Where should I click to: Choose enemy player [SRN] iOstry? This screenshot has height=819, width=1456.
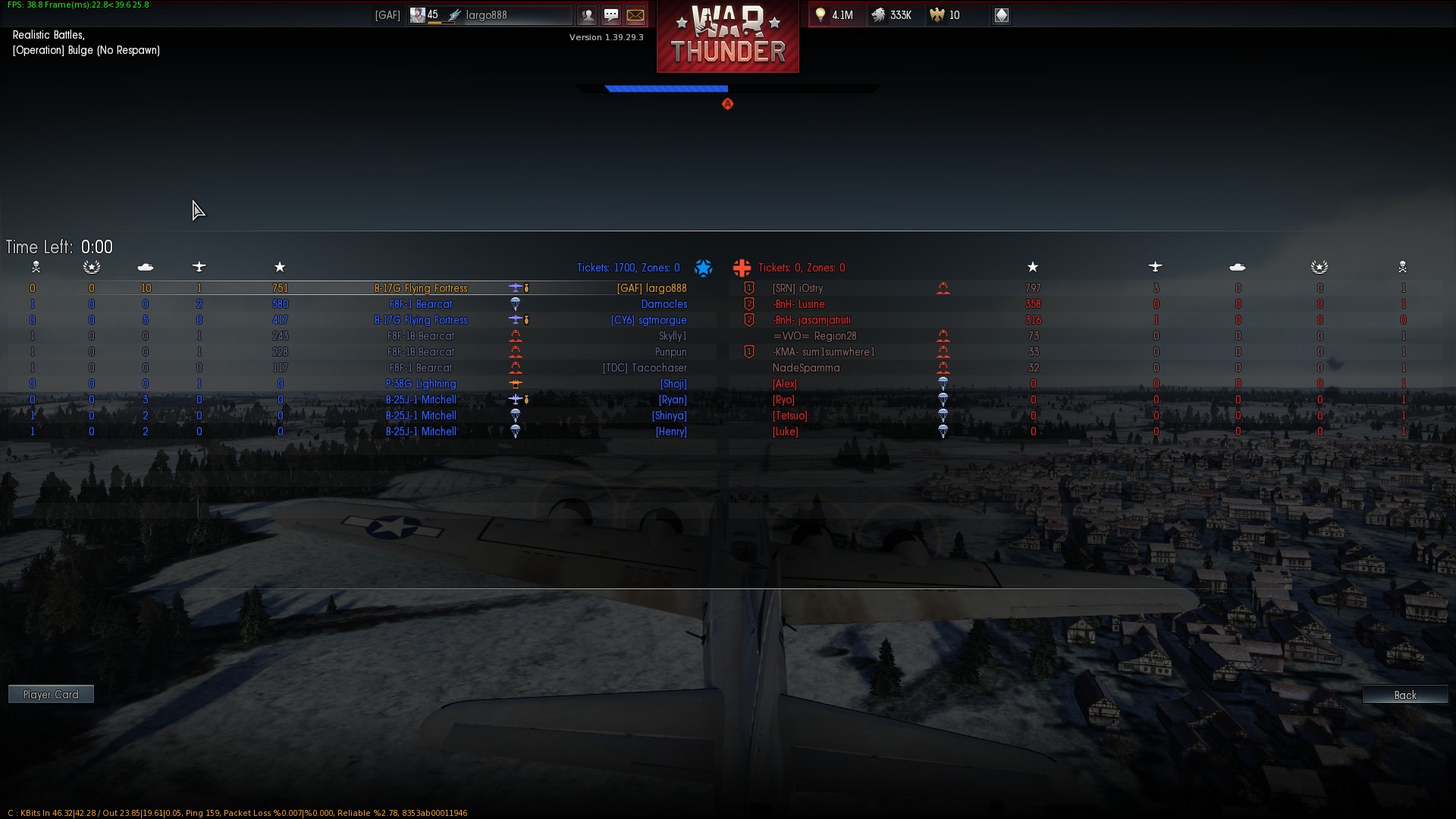[x=798, y=288]
